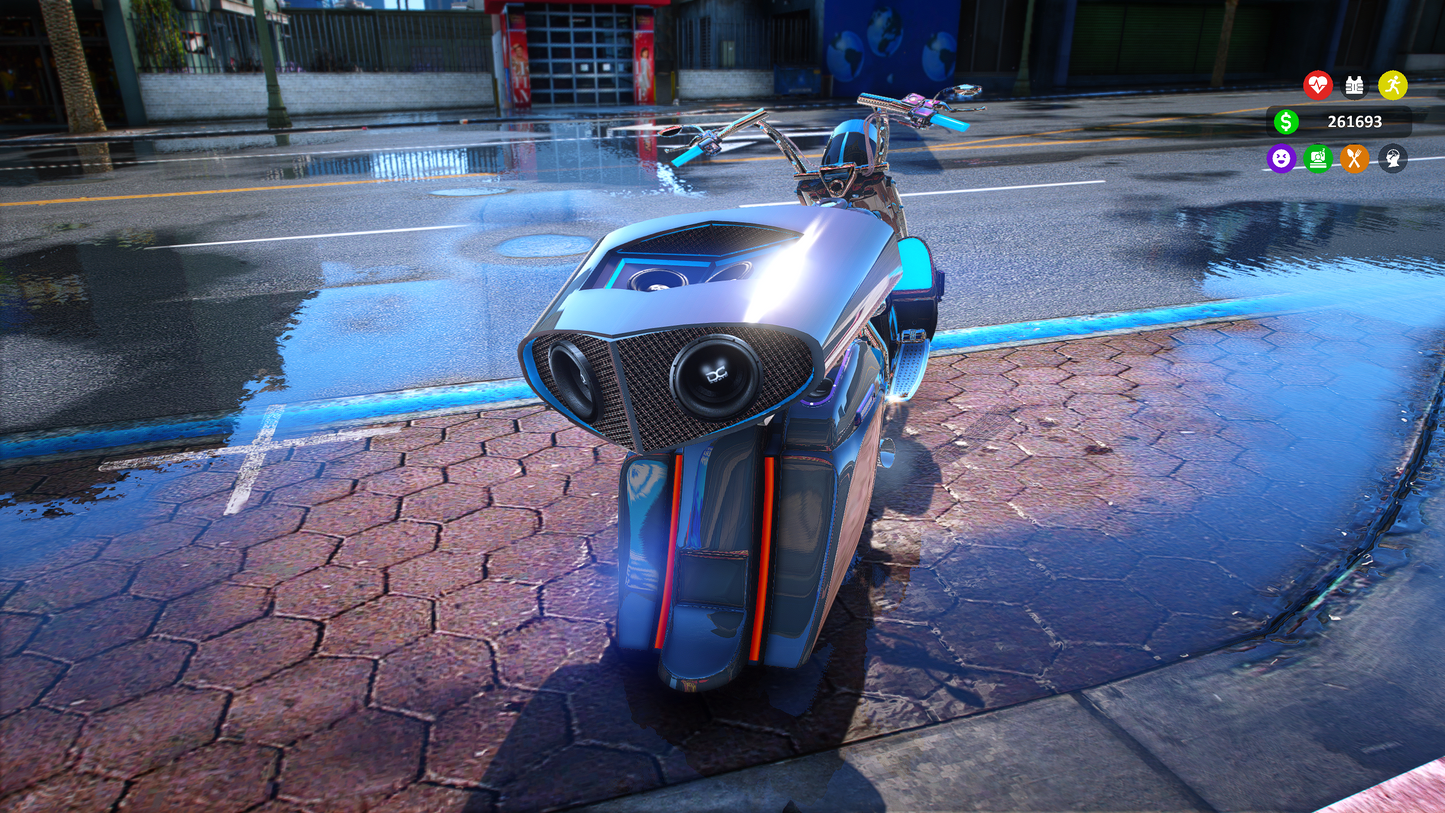Click the green sleeping bed energy icon
Screen dimensions: 1445x813
tap(1318, 158)
